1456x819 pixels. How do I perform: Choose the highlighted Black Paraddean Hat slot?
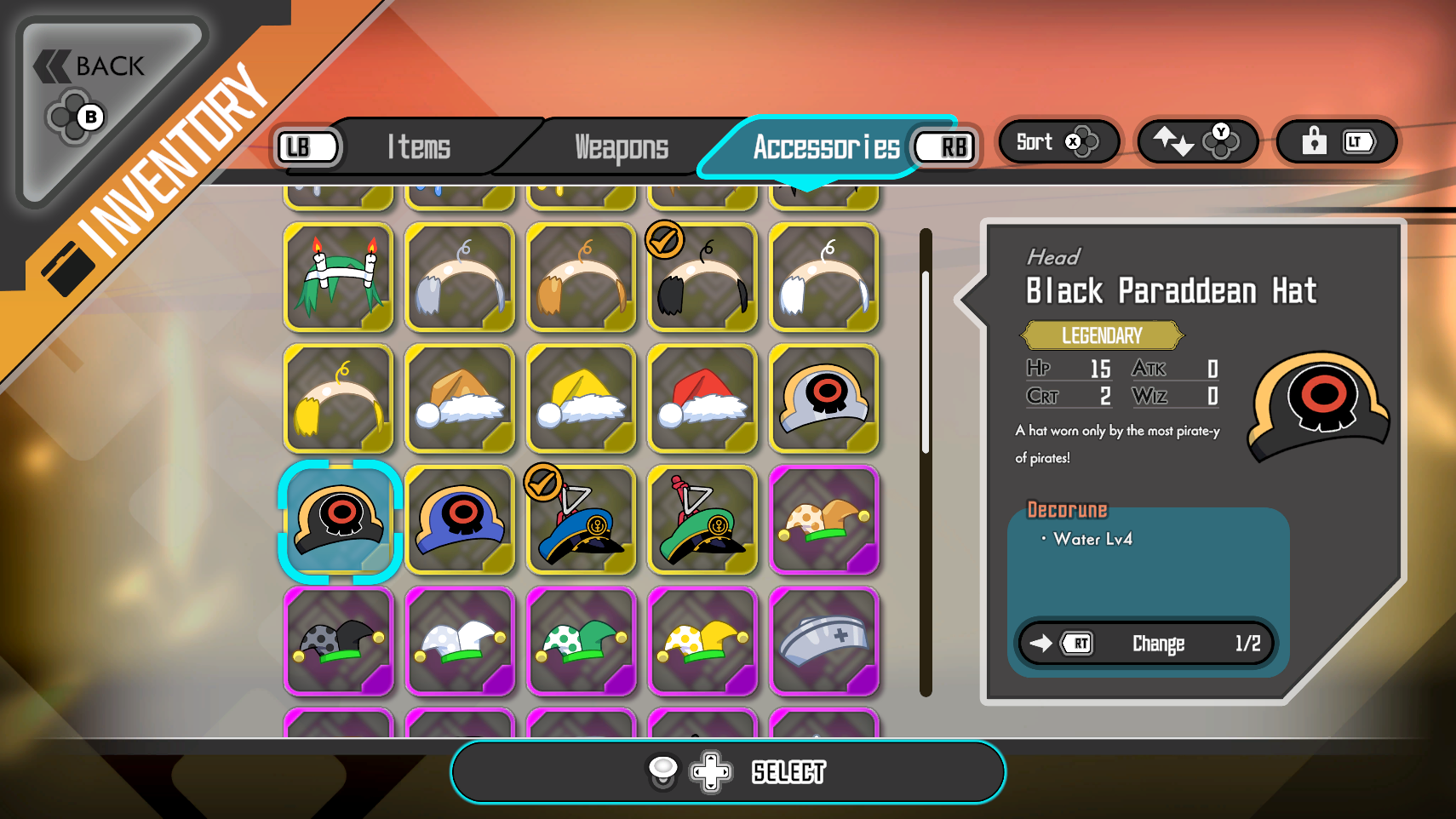point(340,520)
